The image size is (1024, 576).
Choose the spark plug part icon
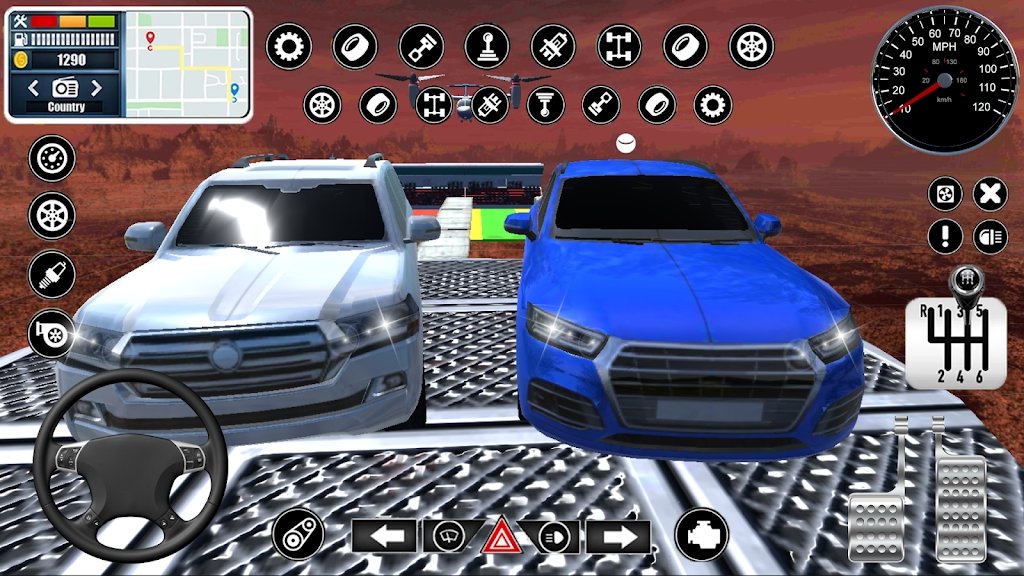(x=52, y=273)
